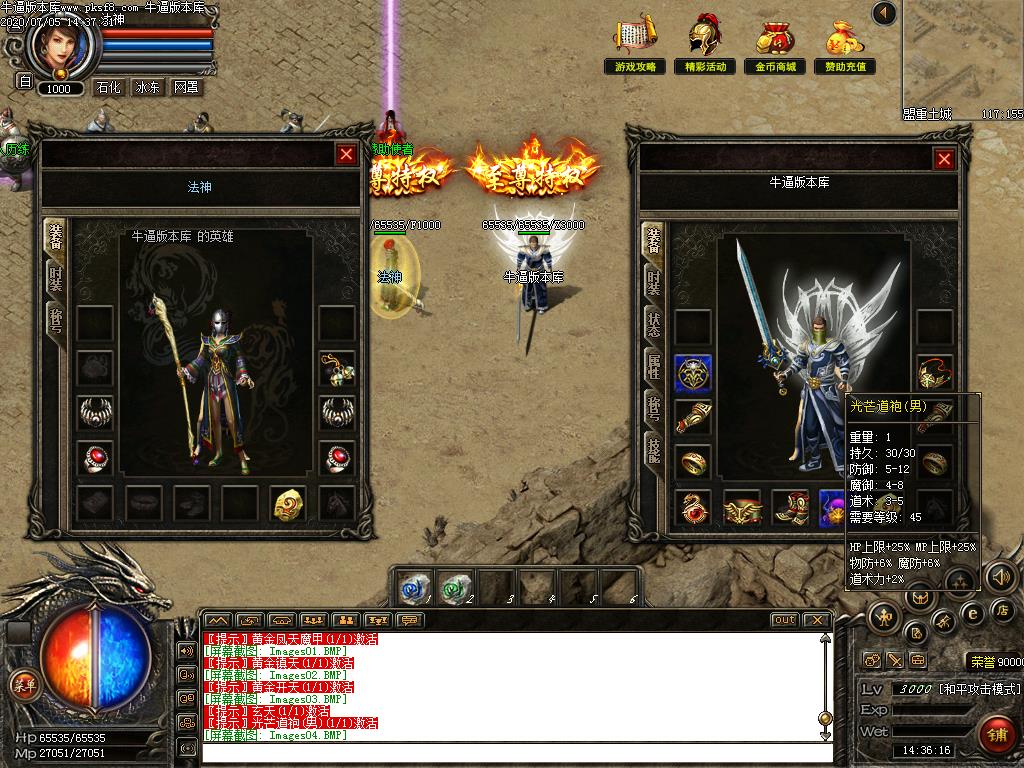
Task: Select the hero's yellow question-mark stone slot
Action: tap(289, 503)
